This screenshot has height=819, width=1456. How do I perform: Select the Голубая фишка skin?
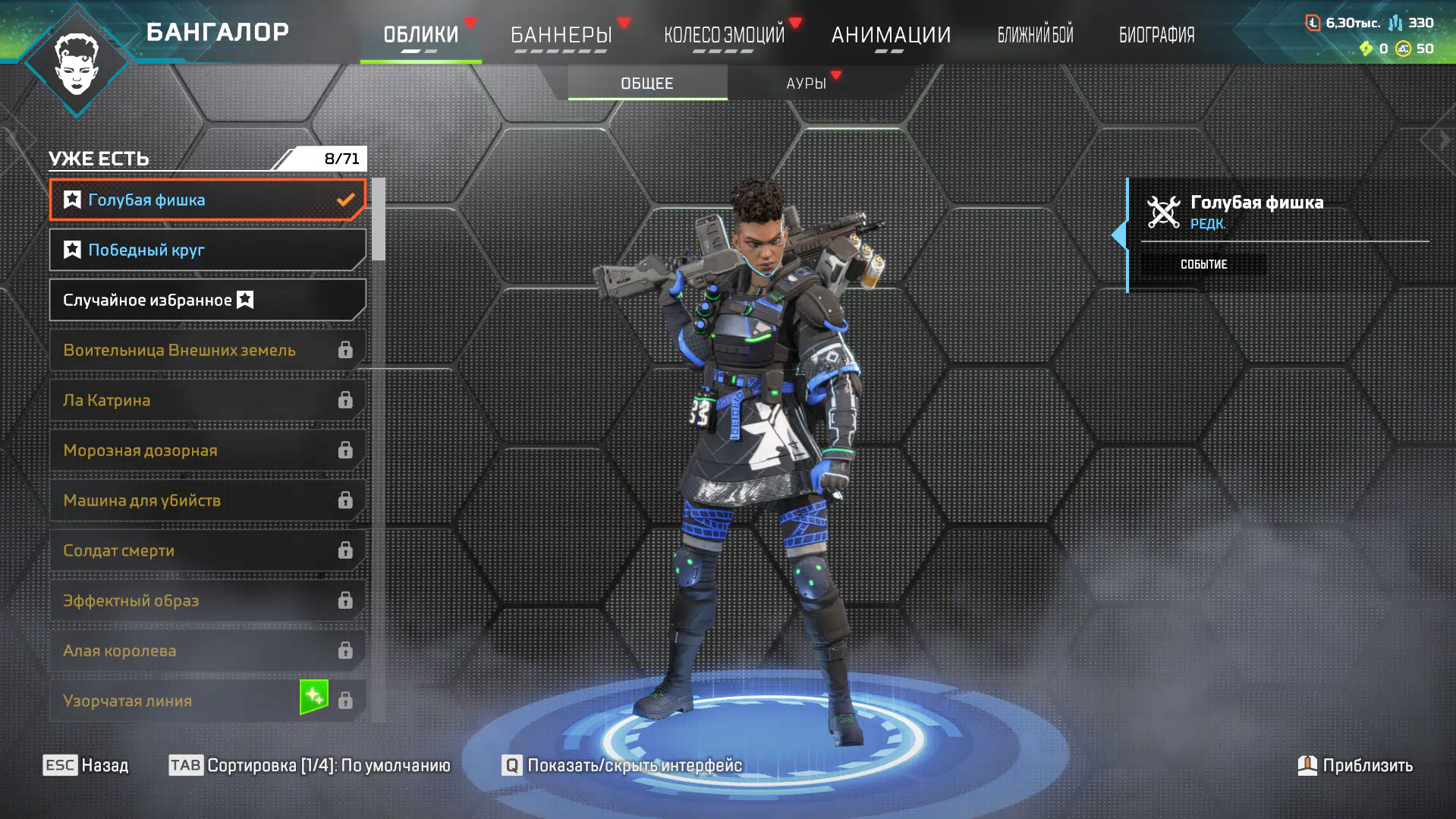206,200
